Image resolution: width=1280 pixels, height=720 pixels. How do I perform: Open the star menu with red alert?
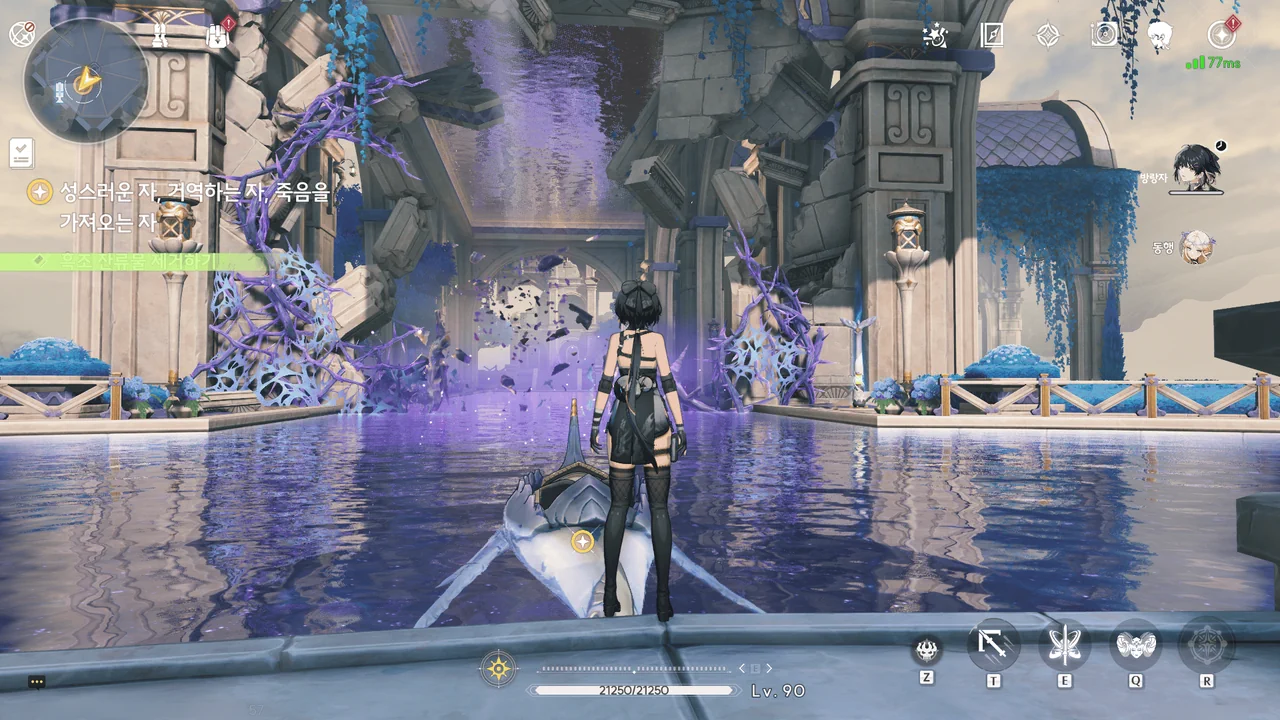click(1221, 35)
